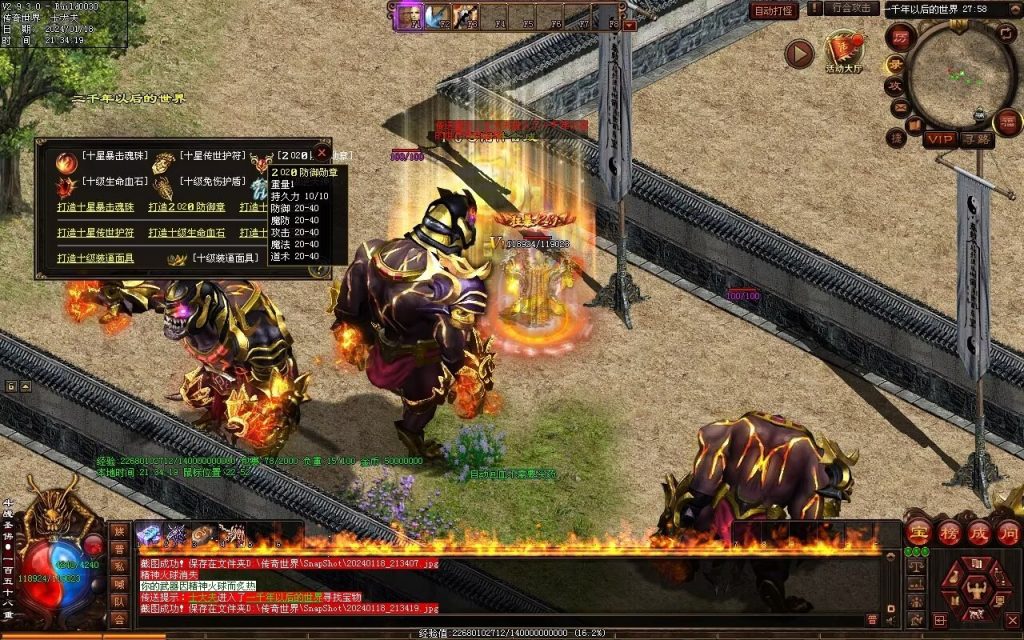Click the 打造十星传世护符 link

coord(95,232)
